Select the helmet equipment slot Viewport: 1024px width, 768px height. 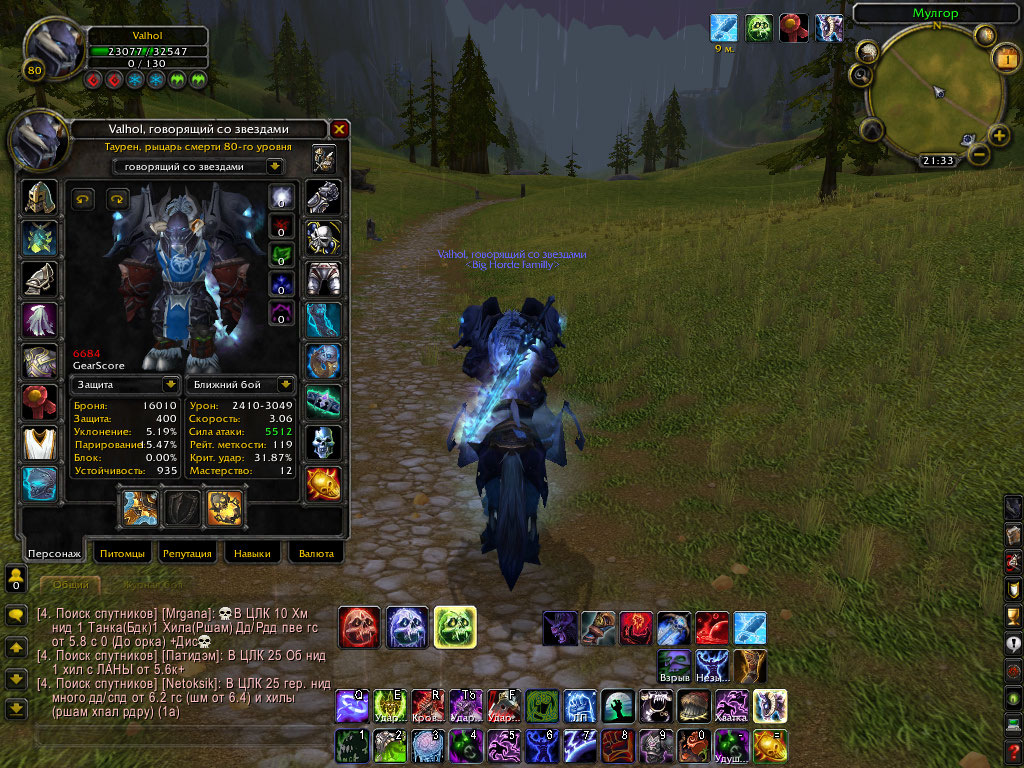click(x=41, y=197)
